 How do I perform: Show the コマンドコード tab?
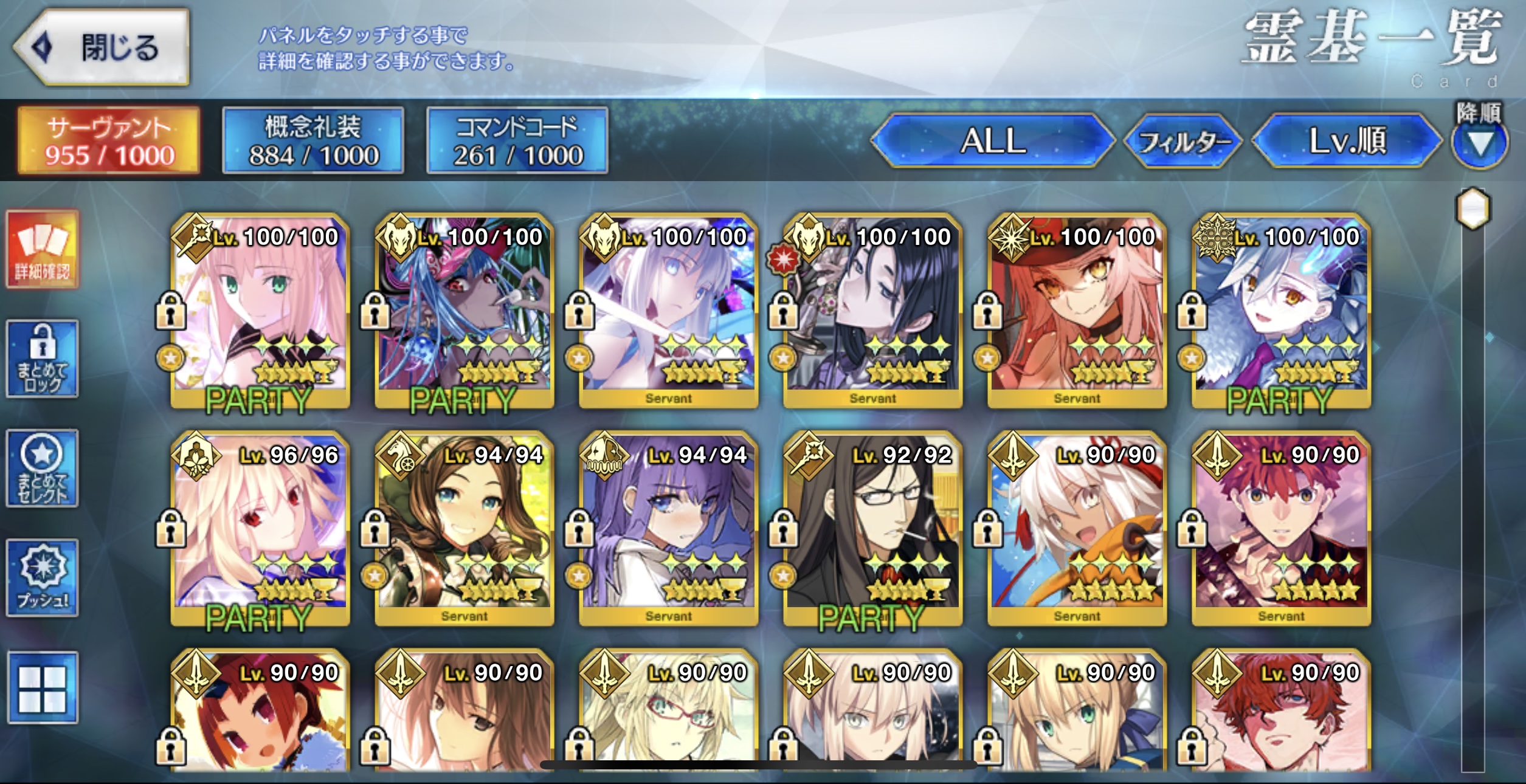click(517, 141)
